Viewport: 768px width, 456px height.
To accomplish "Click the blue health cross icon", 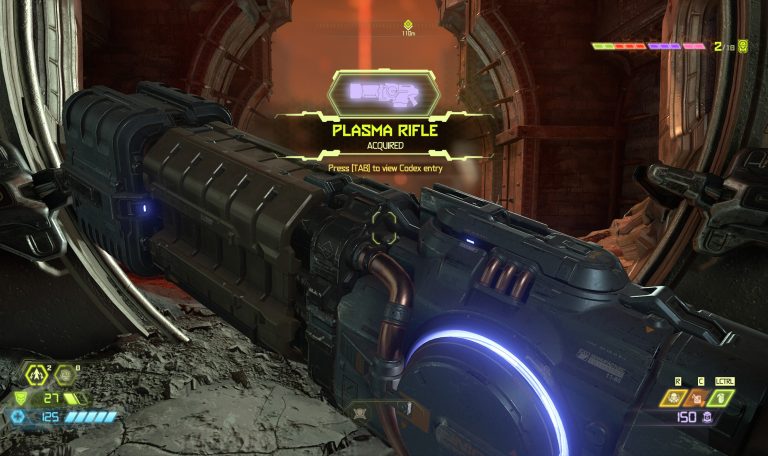I will [x=17, y=416].
